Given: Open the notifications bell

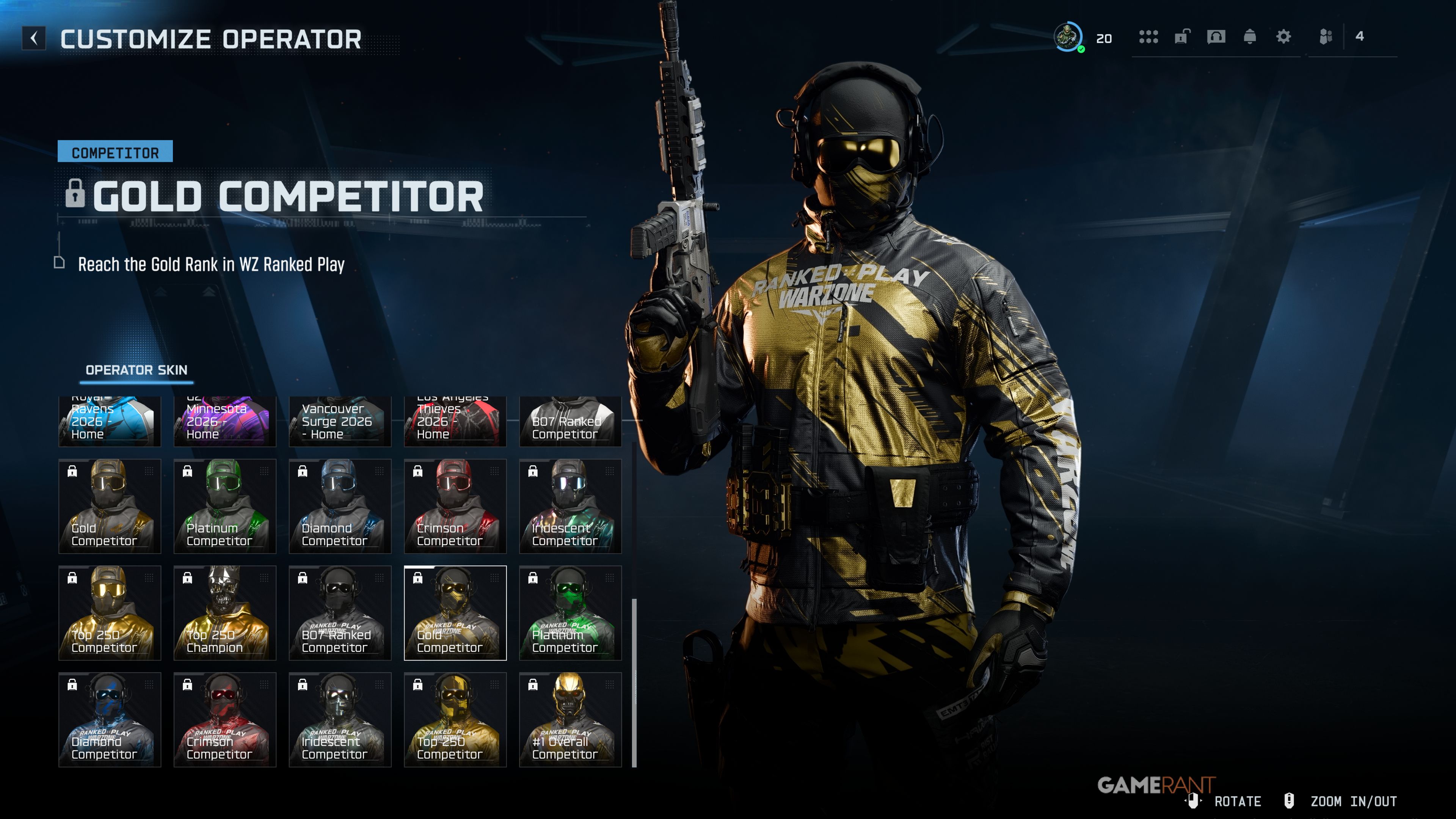Looking at the screenshot, I should pos(1250,37).
